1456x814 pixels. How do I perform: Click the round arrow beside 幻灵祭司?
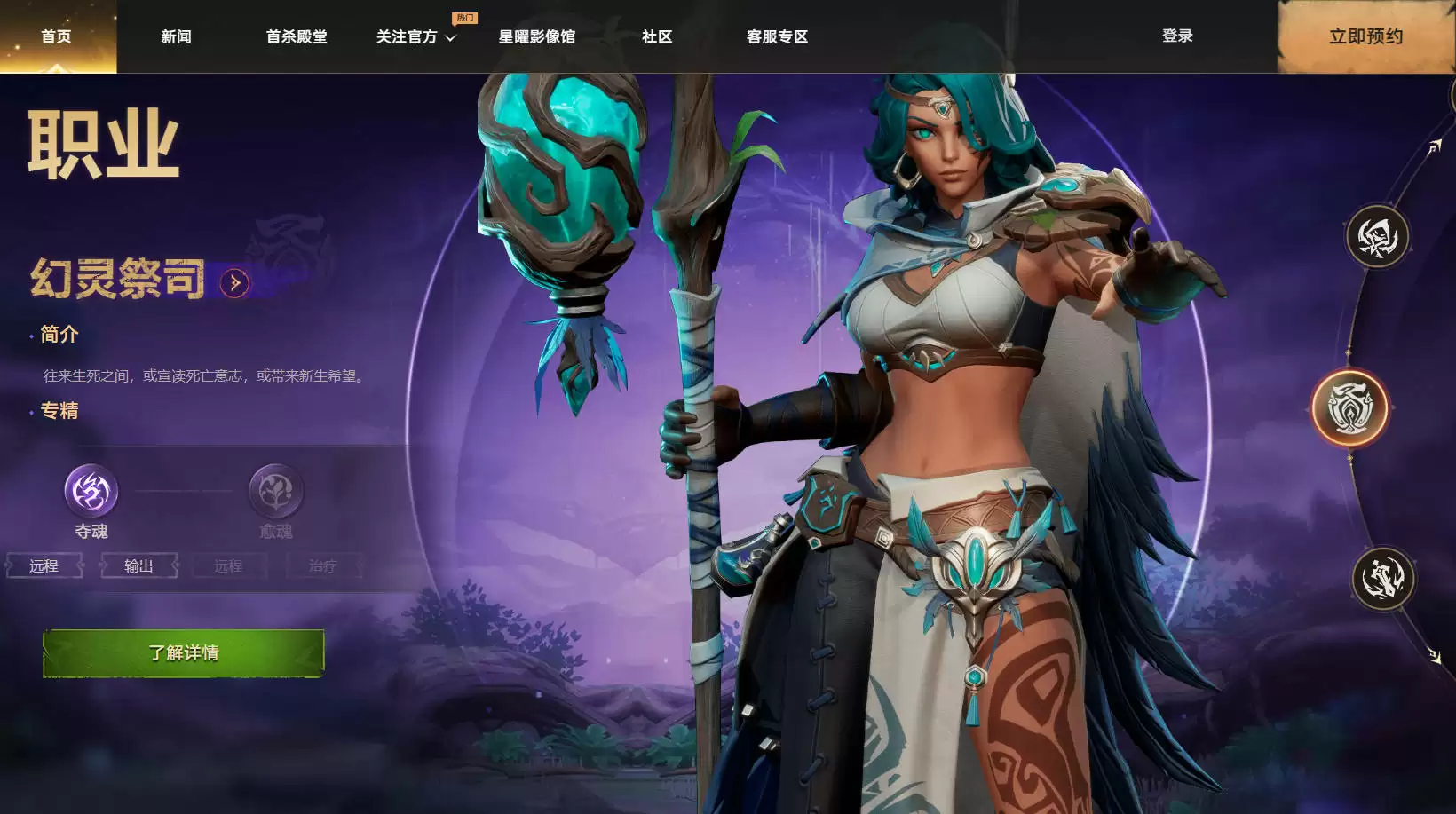coord(235,283)
